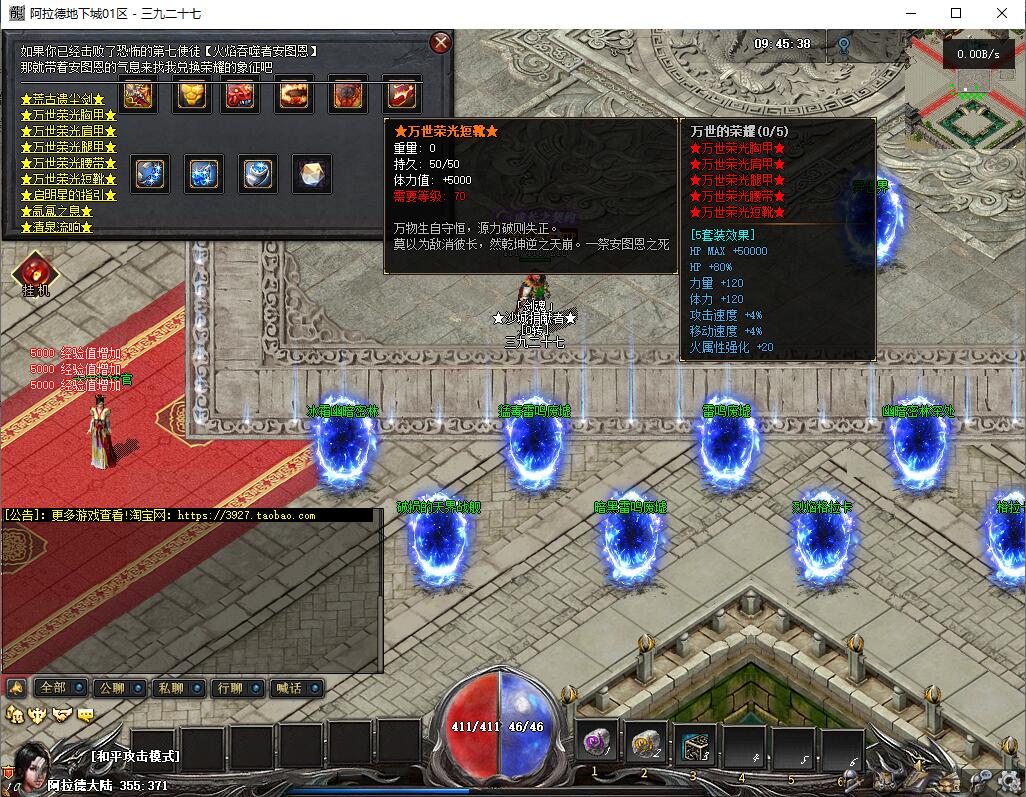Viewport: 1026px width, 797px height.
Task: Switch chat to the 公聊 channel
Action: (x=119, y=688)
